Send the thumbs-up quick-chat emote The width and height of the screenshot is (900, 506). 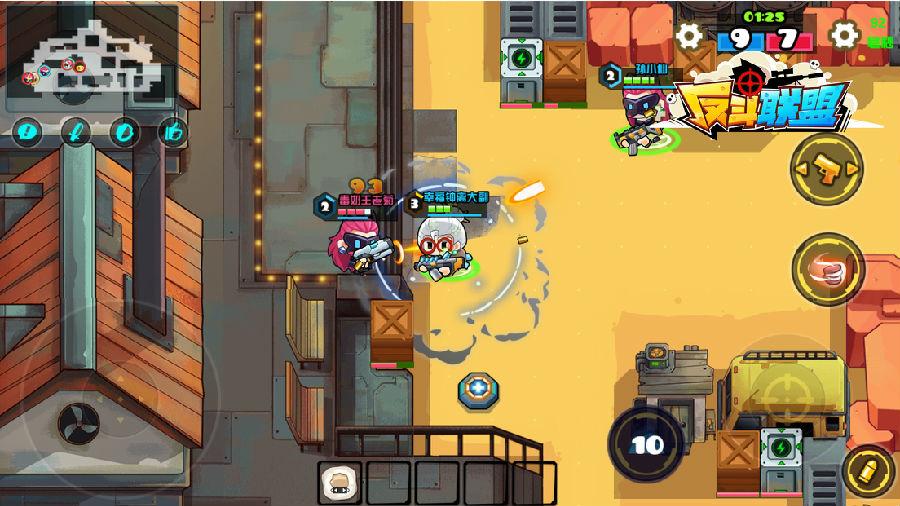pyautogui.click(x=173, y=131)
